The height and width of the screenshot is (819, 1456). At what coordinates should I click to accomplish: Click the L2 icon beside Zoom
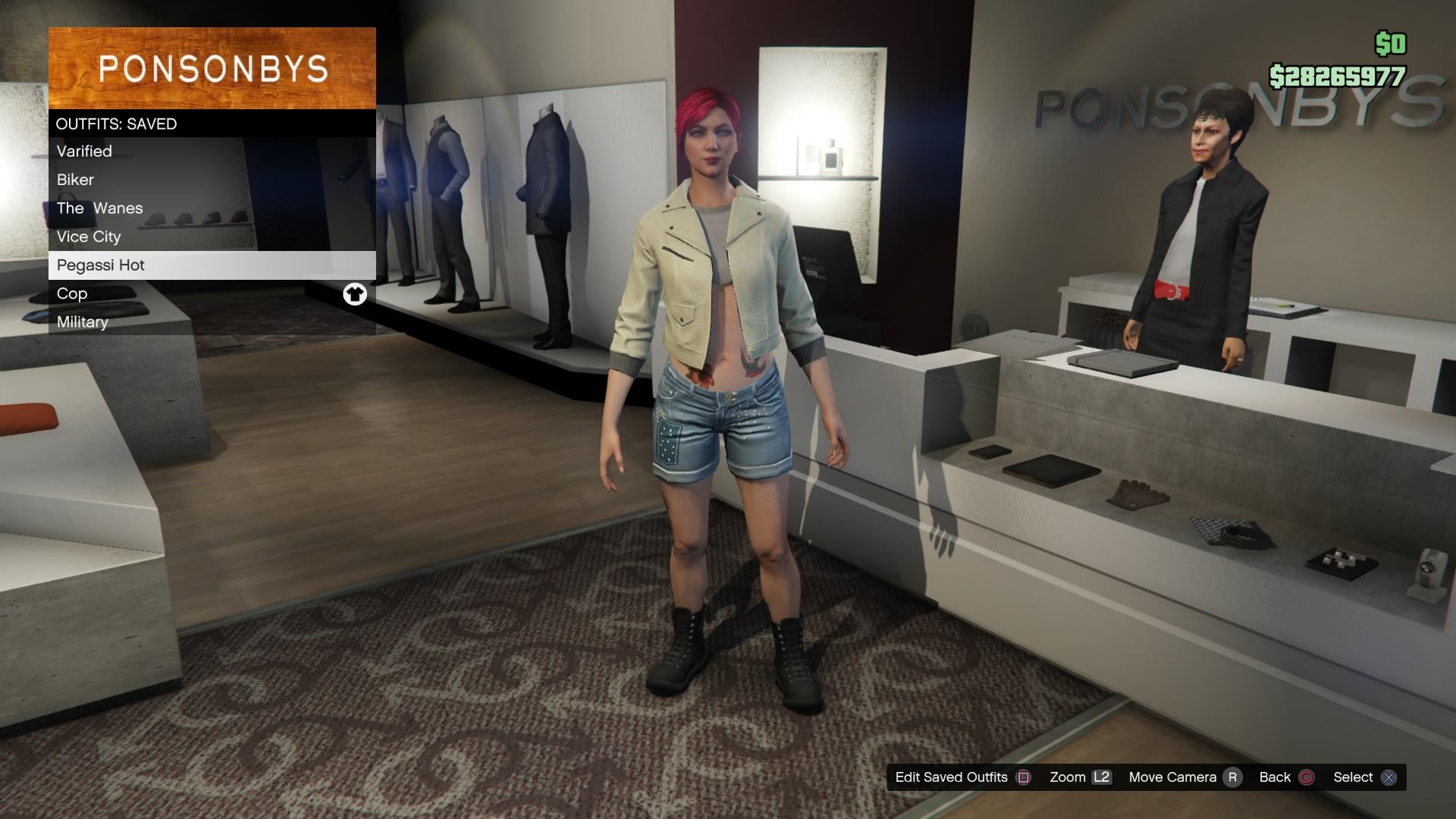(x=1102, y=777)
